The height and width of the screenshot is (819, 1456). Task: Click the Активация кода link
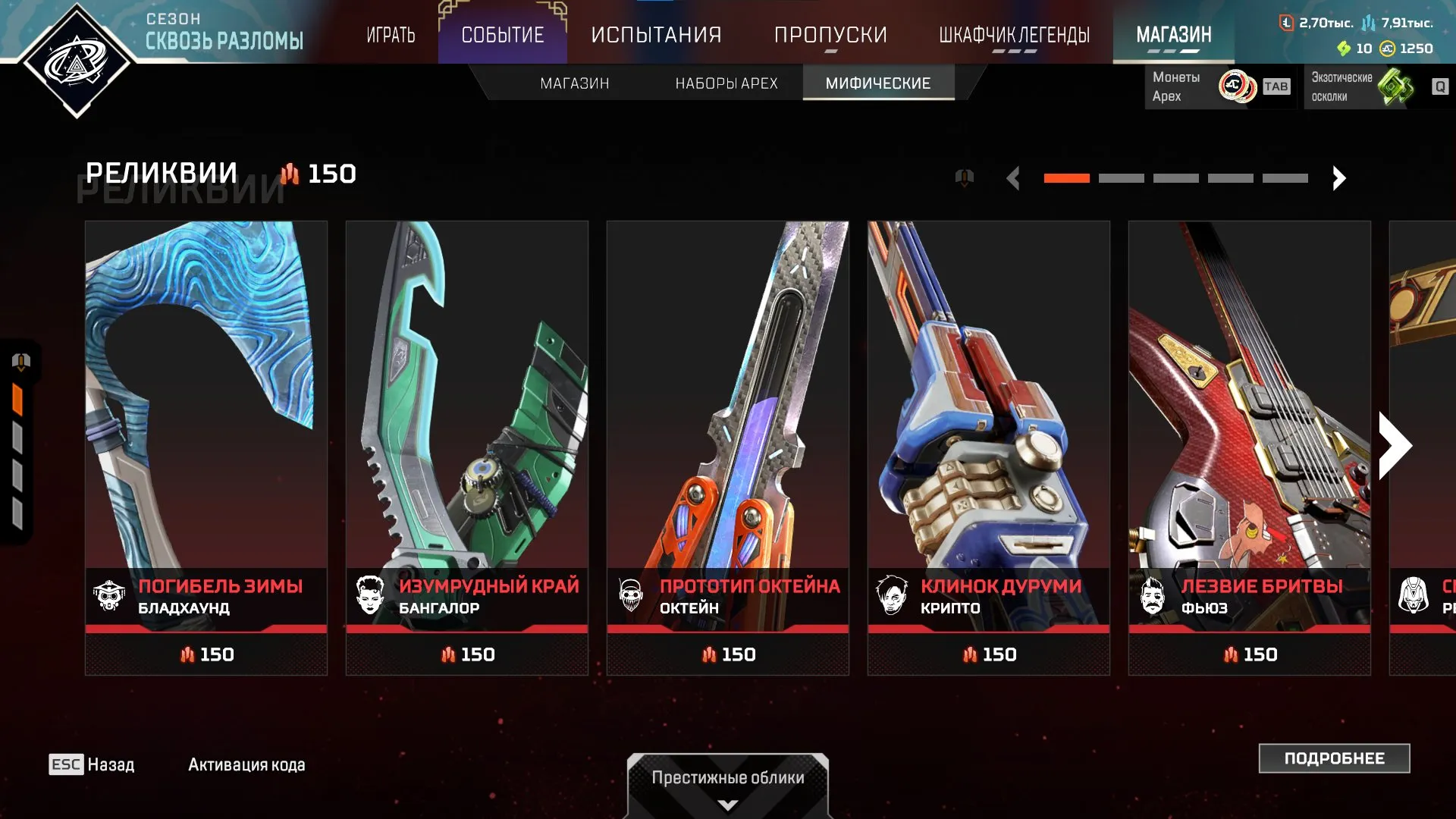coord(244,764)
